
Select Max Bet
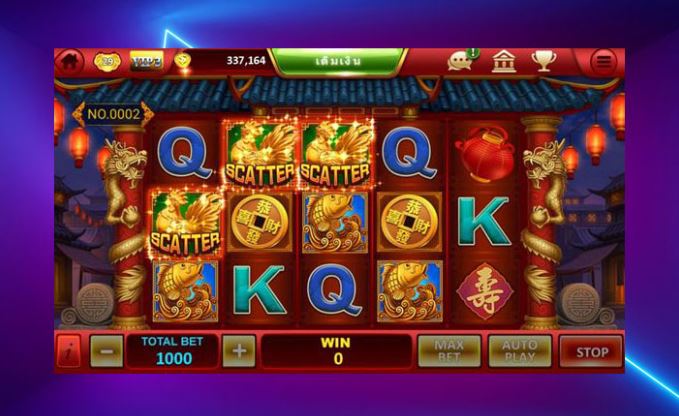coord(449,351)
